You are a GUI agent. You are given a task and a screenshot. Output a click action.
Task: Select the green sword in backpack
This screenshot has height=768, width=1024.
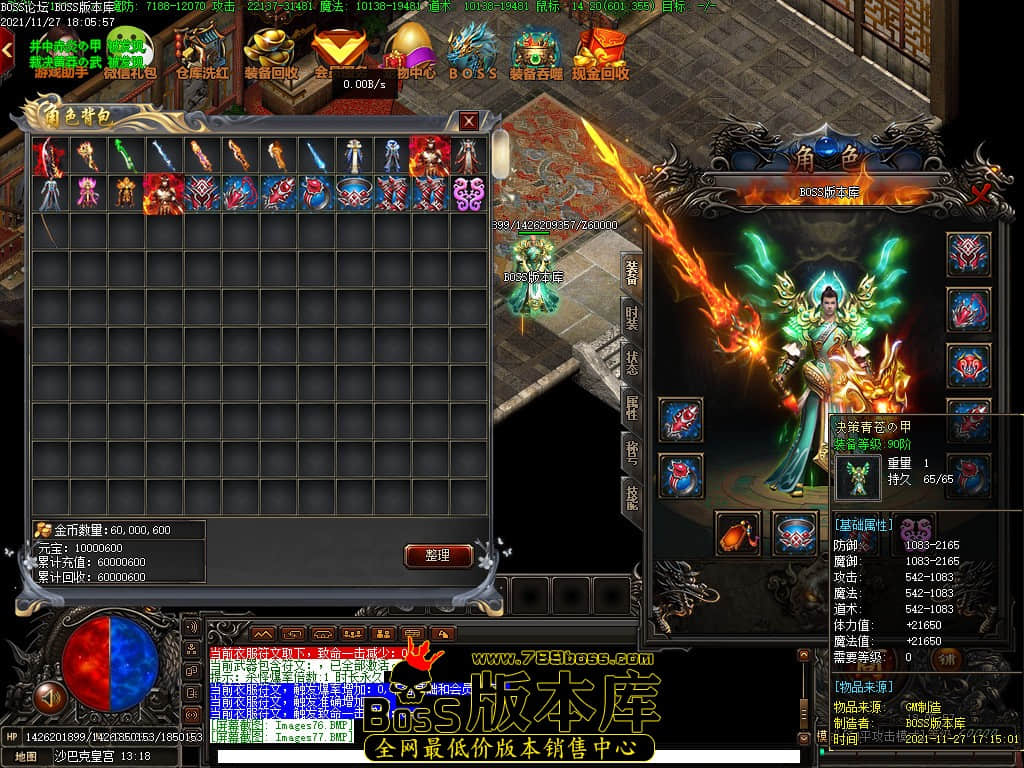point(125,155)
